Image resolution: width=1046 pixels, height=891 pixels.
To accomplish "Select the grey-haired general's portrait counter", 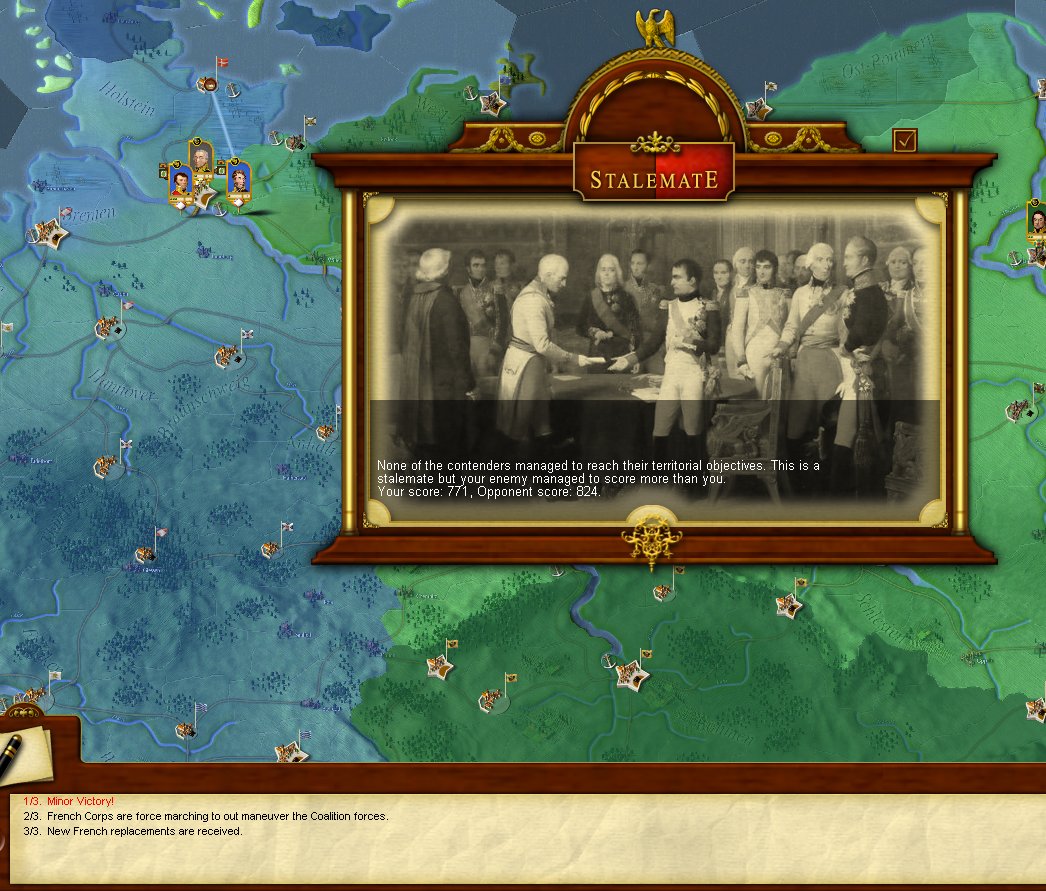I will tap(203, 159).
